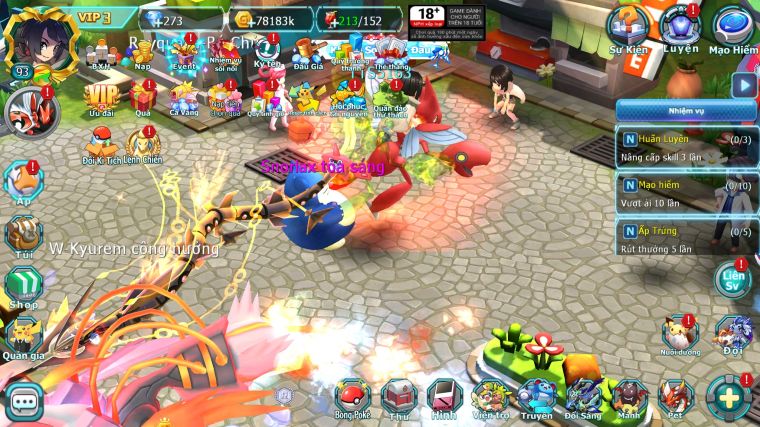This screenshot has height=427, width=760.
Task: Open the Pet menu
Action: [x=675, y=396]
